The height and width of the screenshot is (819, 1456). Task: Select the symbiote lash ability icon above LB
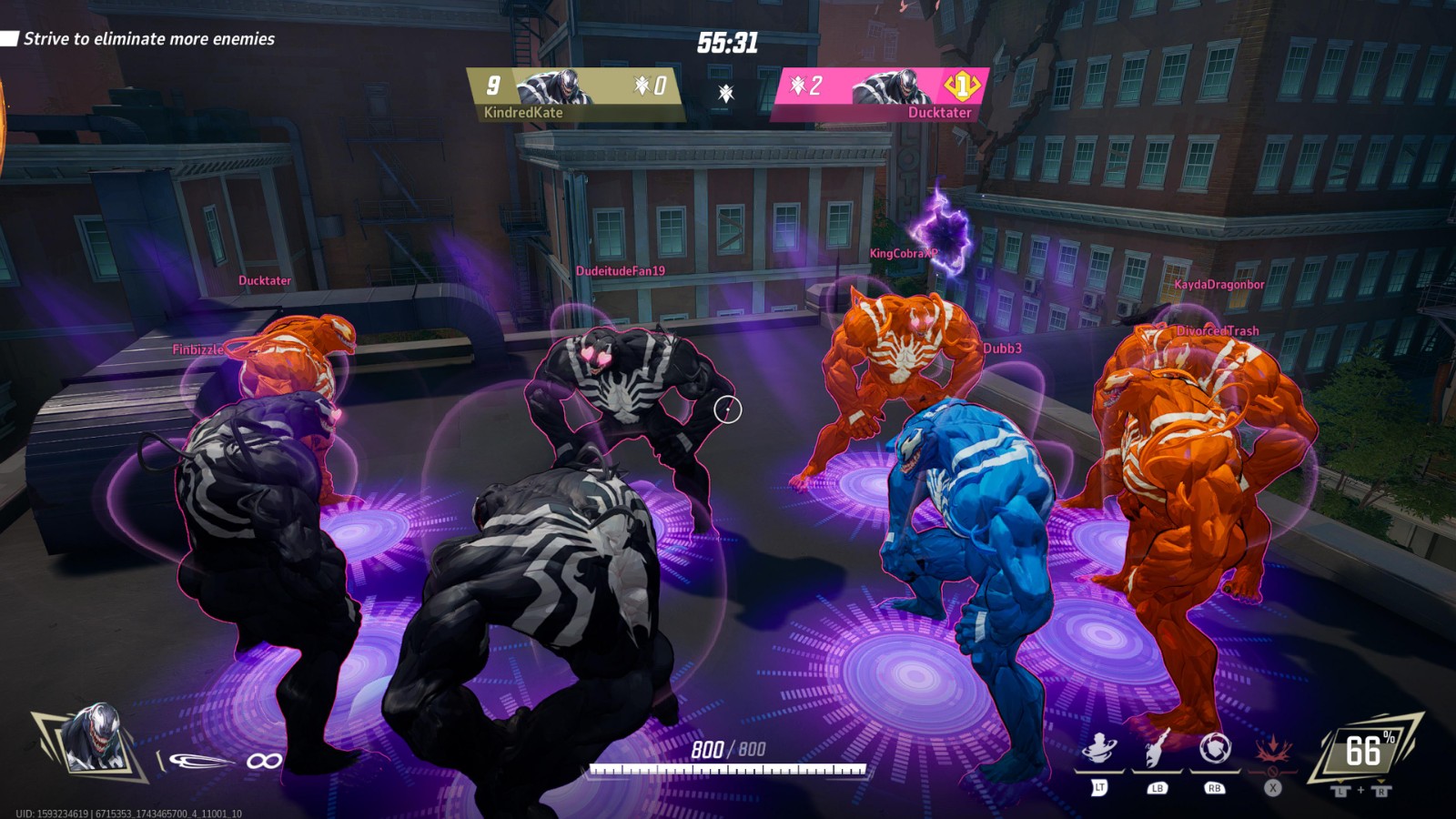(x=1155, y=748)
